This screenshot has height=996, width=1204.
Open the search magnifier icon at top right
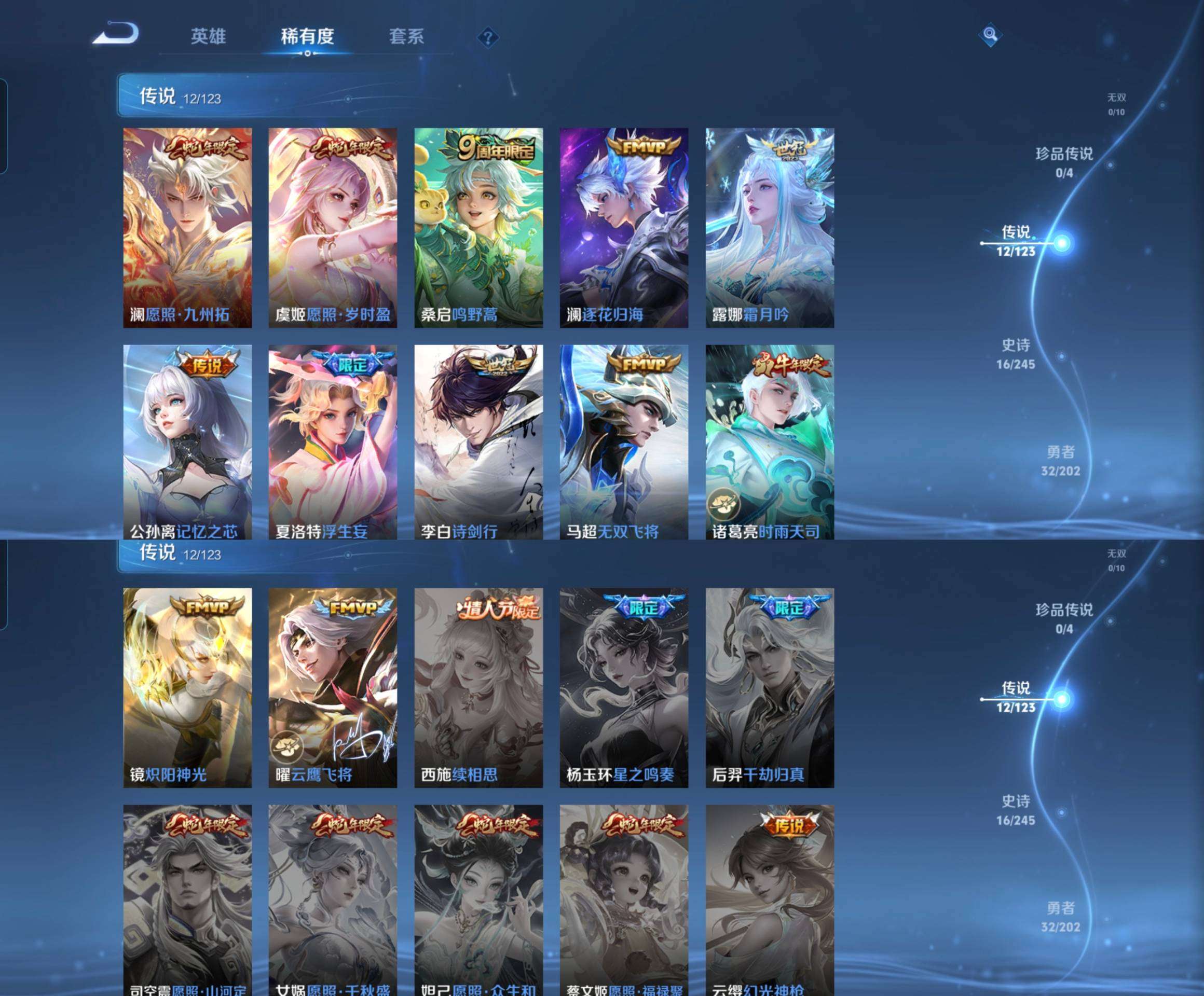(x=991, y=35)
